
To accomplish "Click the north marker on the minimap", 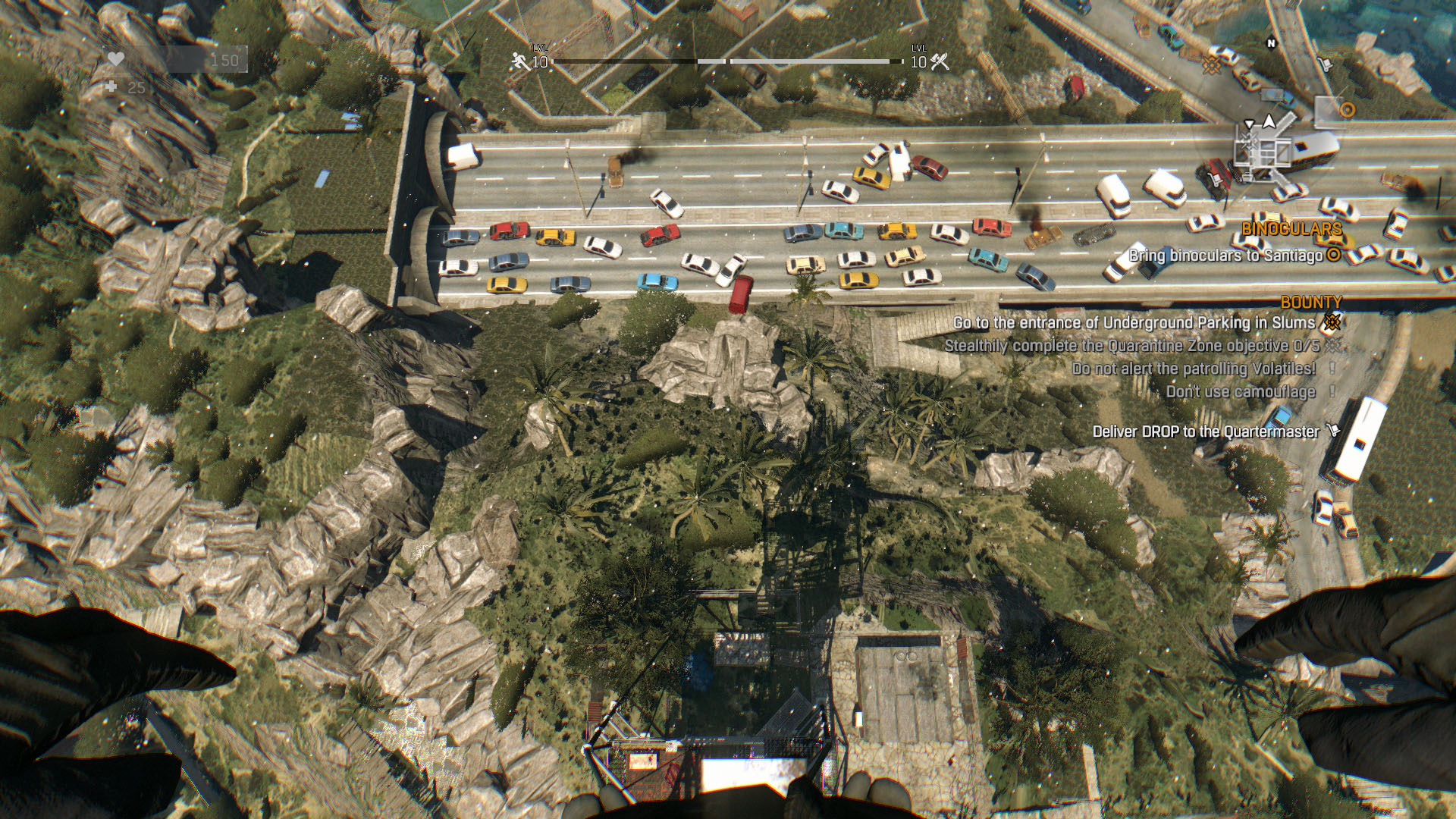I will tap(1272, 44).
